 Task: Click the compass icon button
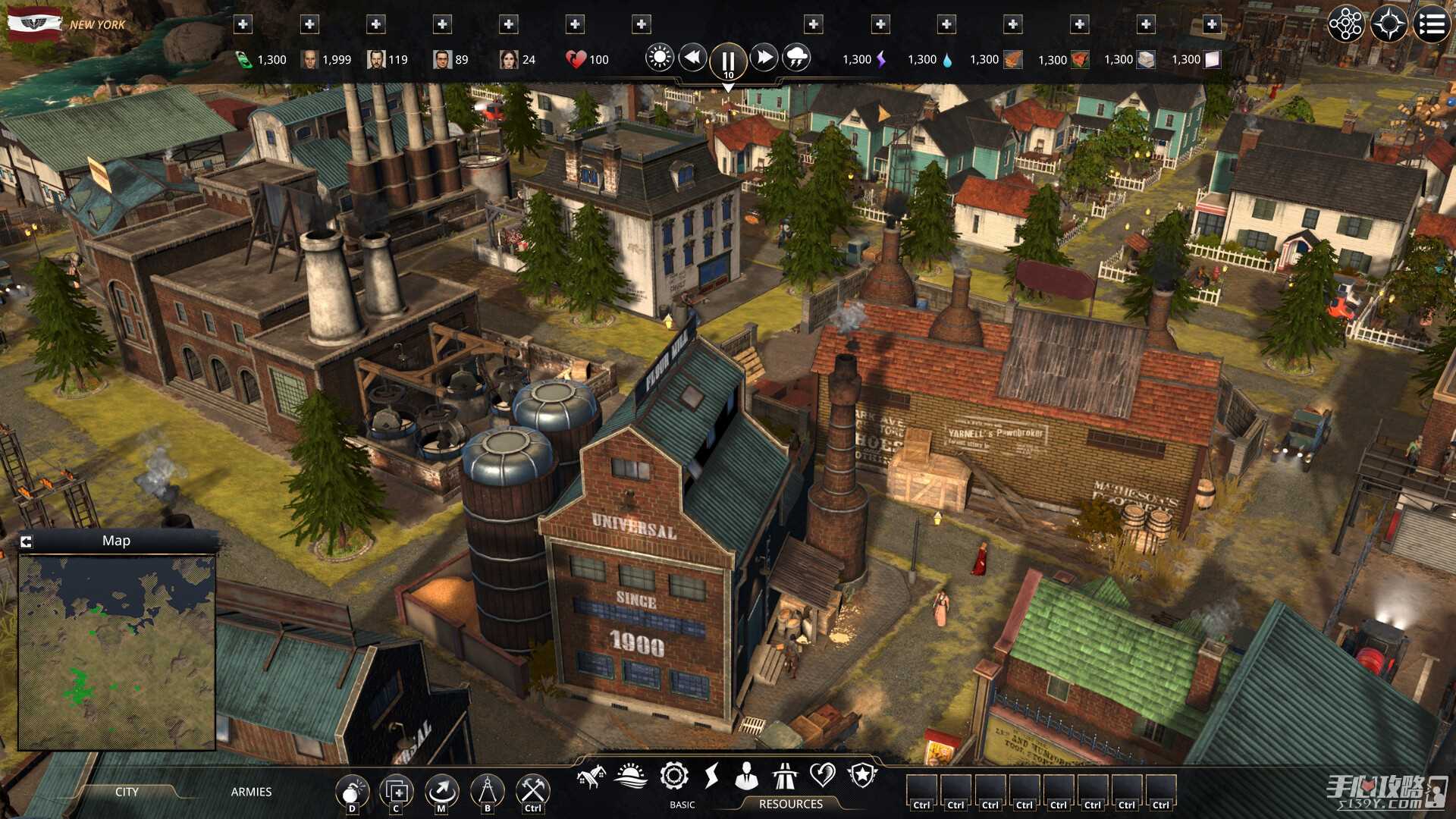click(x=1389, y=24)
